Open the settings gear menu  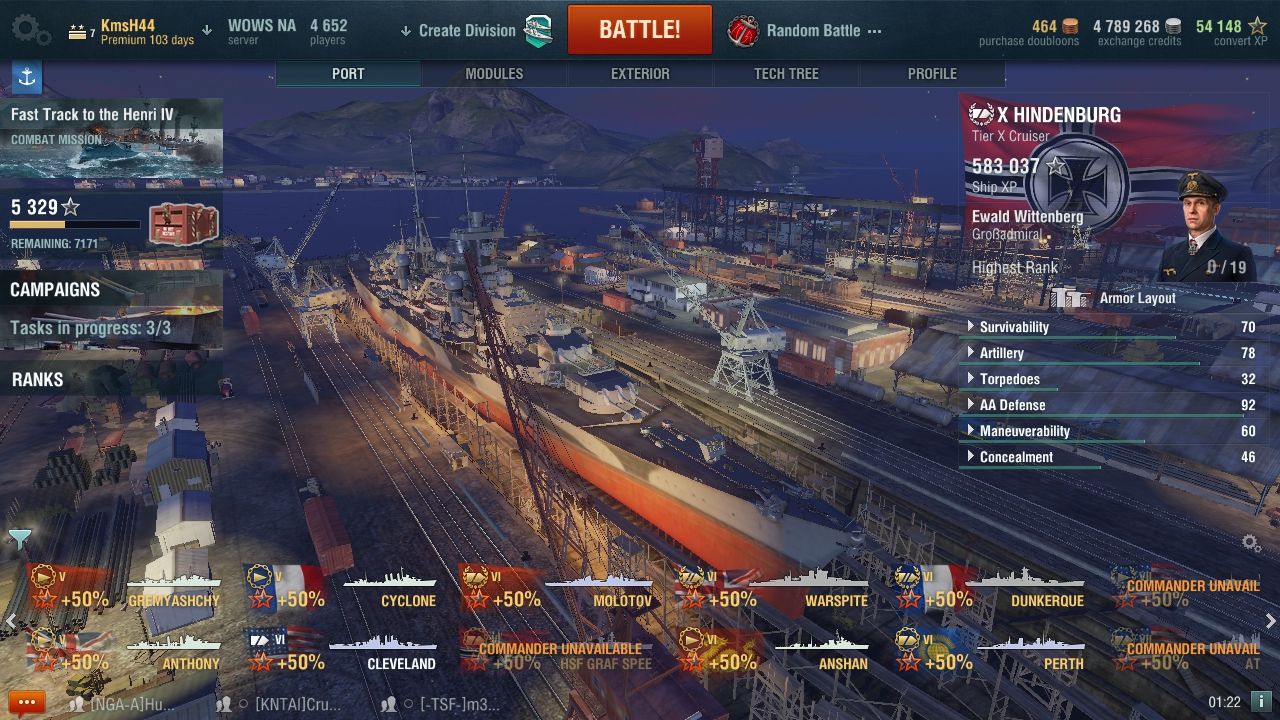(30, 30)
